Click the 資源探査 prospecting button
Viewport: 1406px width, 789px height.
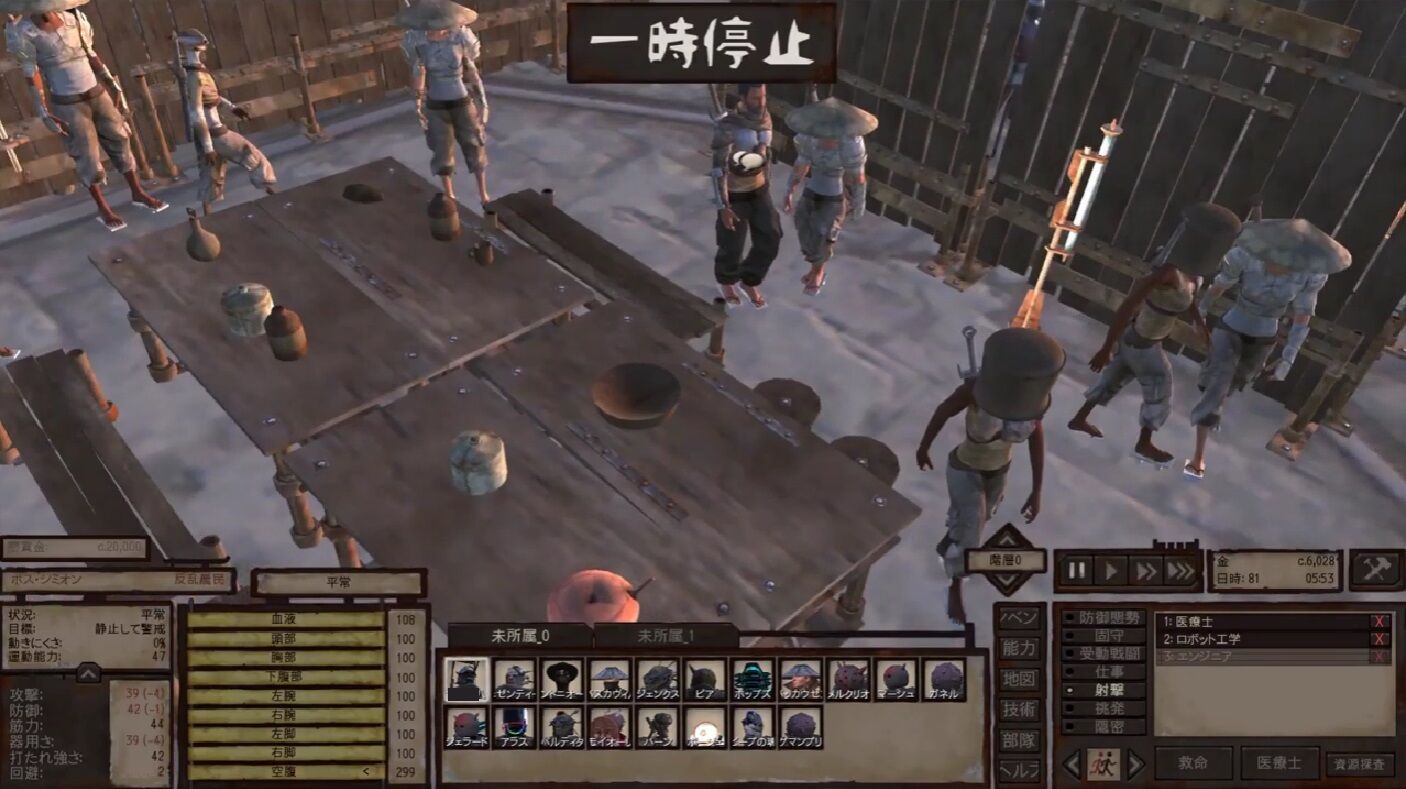click(x=1360, y=764)
